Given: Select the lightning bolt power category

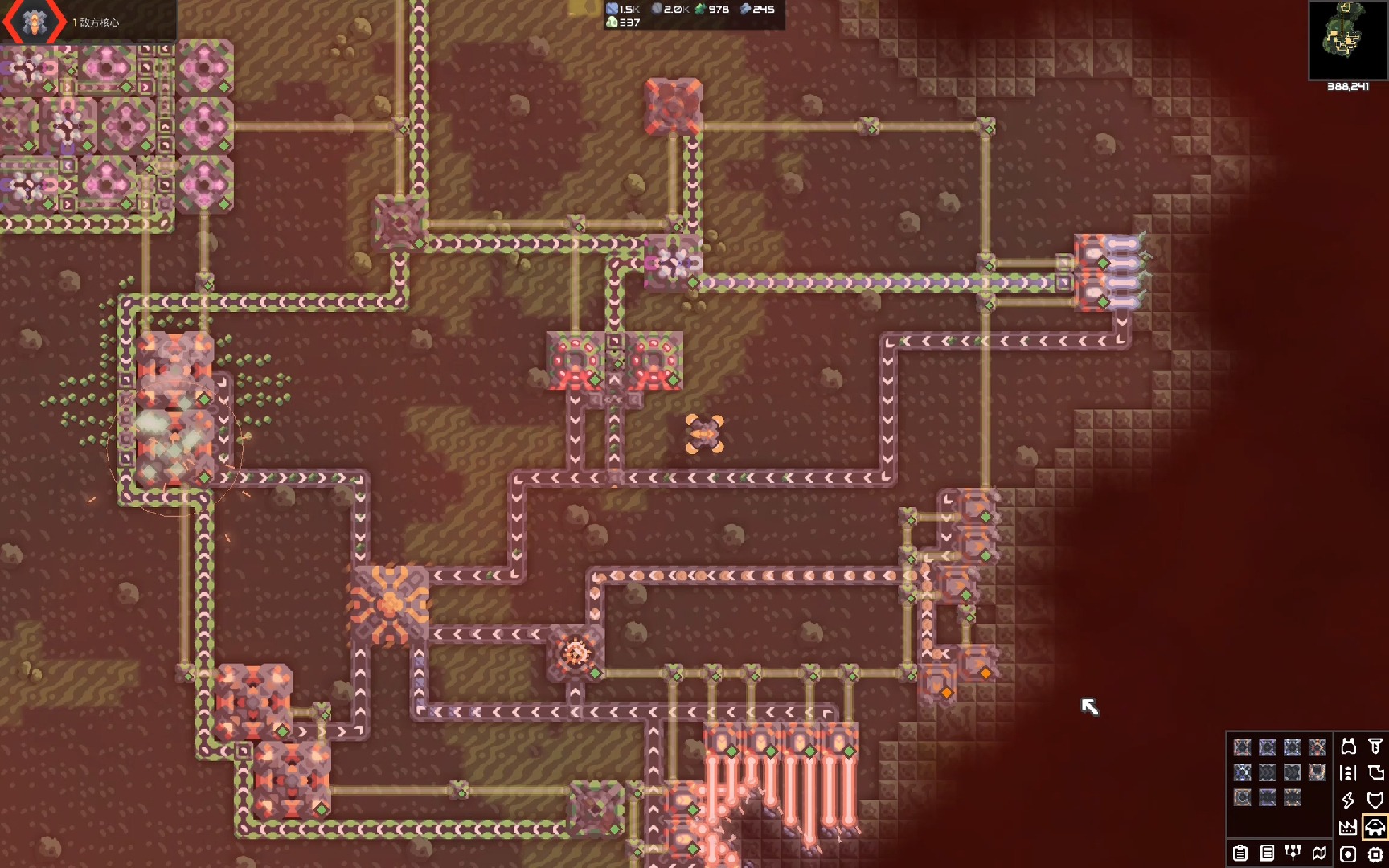Looking at the screenshot, I should point(1349,800).
